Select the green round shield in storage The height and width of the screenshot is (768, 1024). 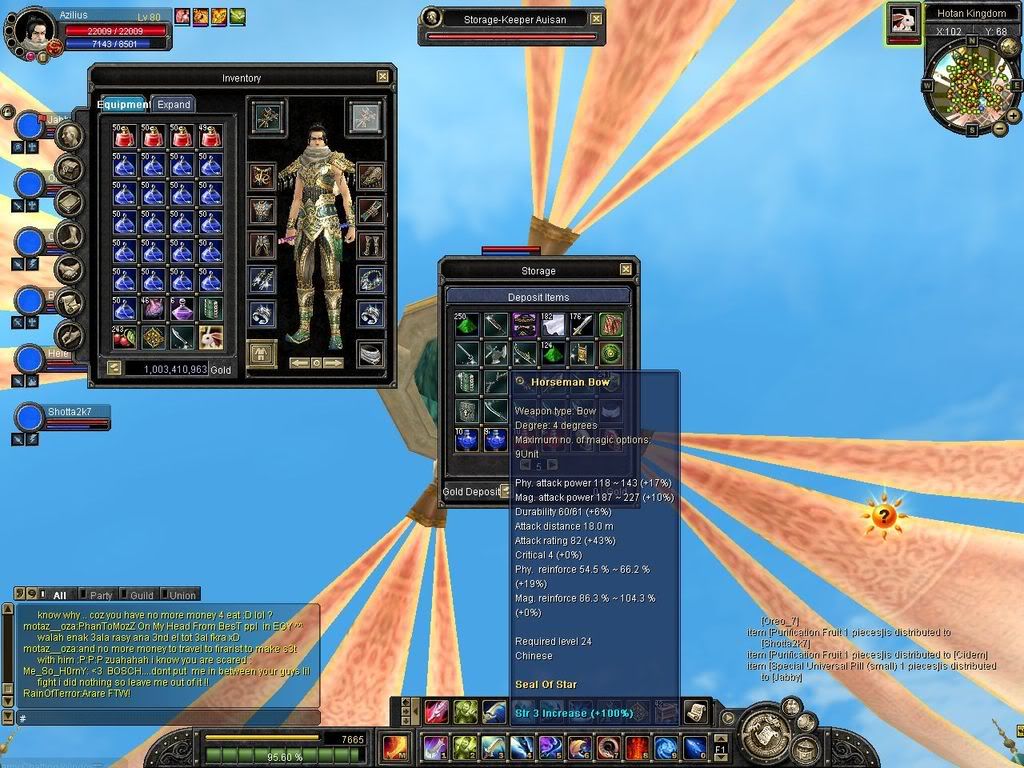[611, 353]
